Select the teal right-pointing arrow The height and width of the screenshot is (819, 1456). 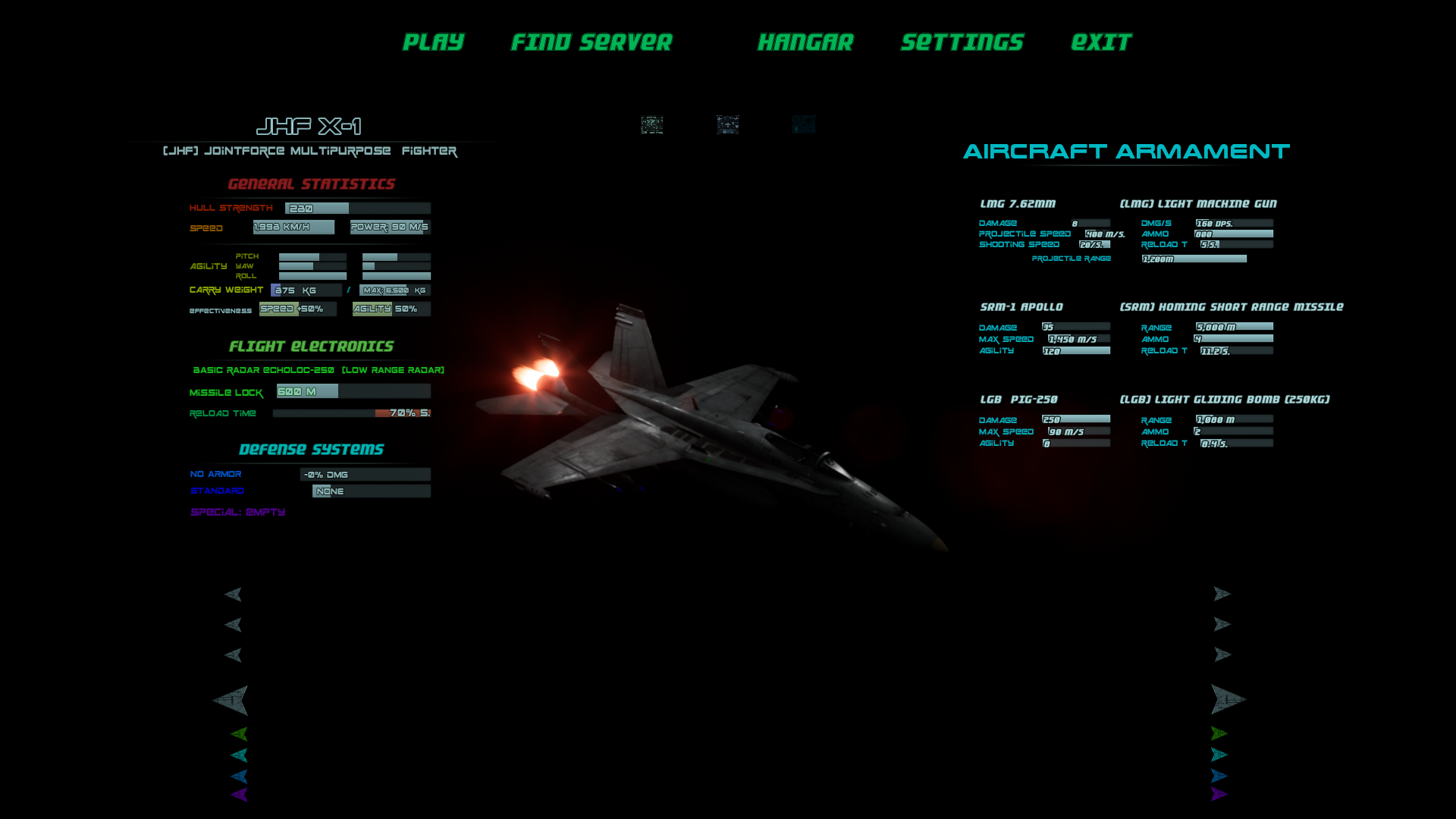(x=1219, y=755)
